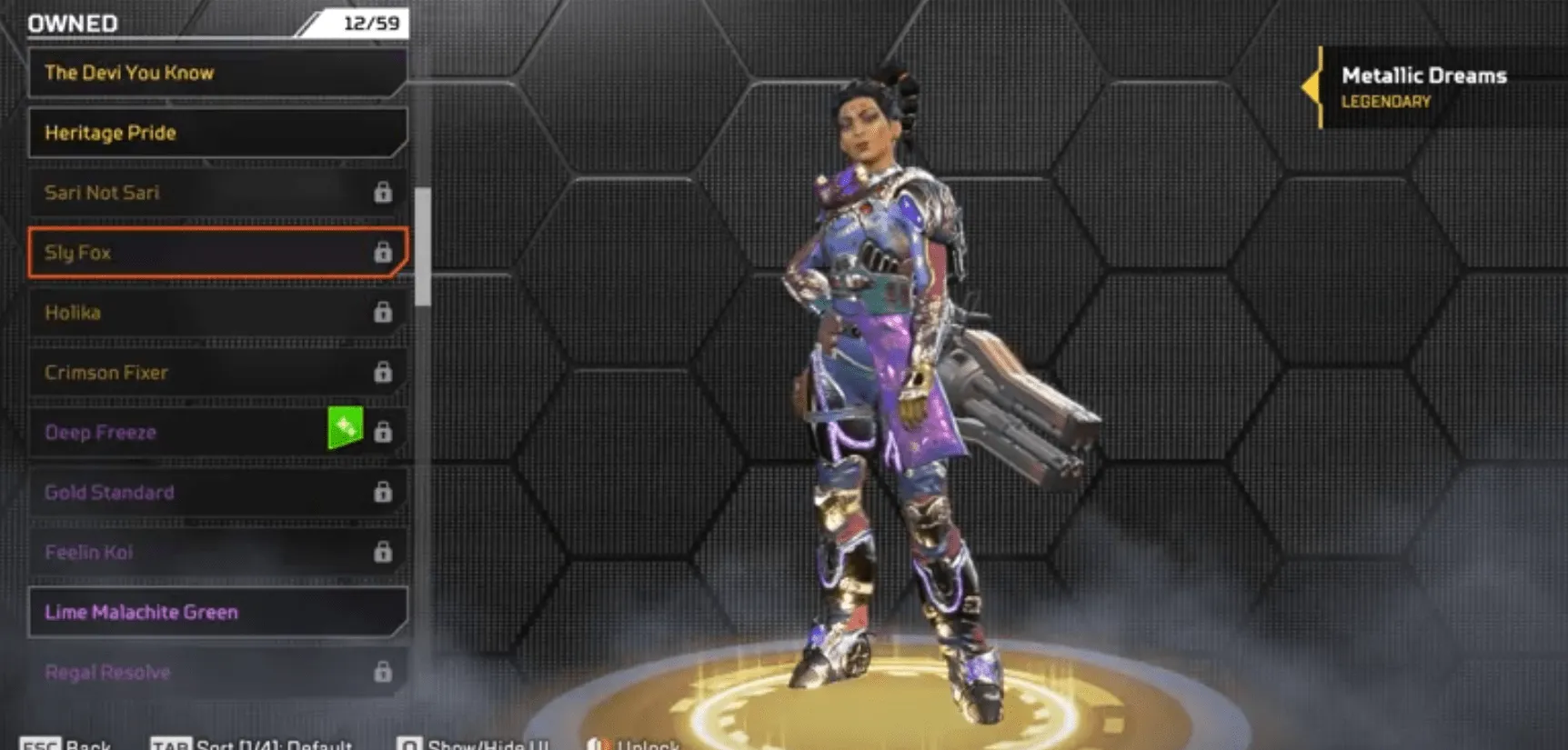Click the Unlock button
The width and height of the screenshot is (1568, 750).
646,745
